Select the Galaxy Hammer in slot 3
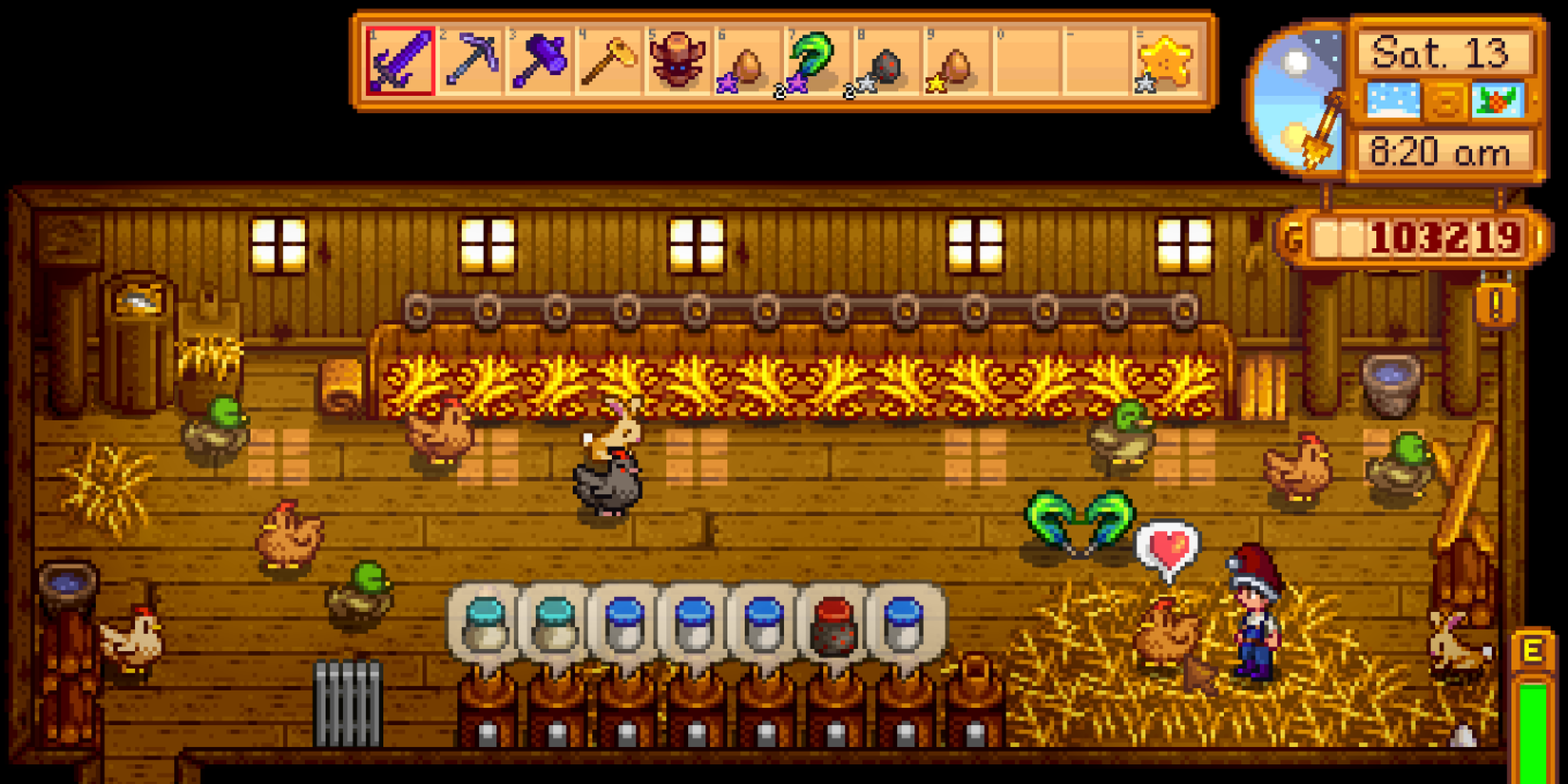This screenshot has height=784, width=1568. click(544, 59)
